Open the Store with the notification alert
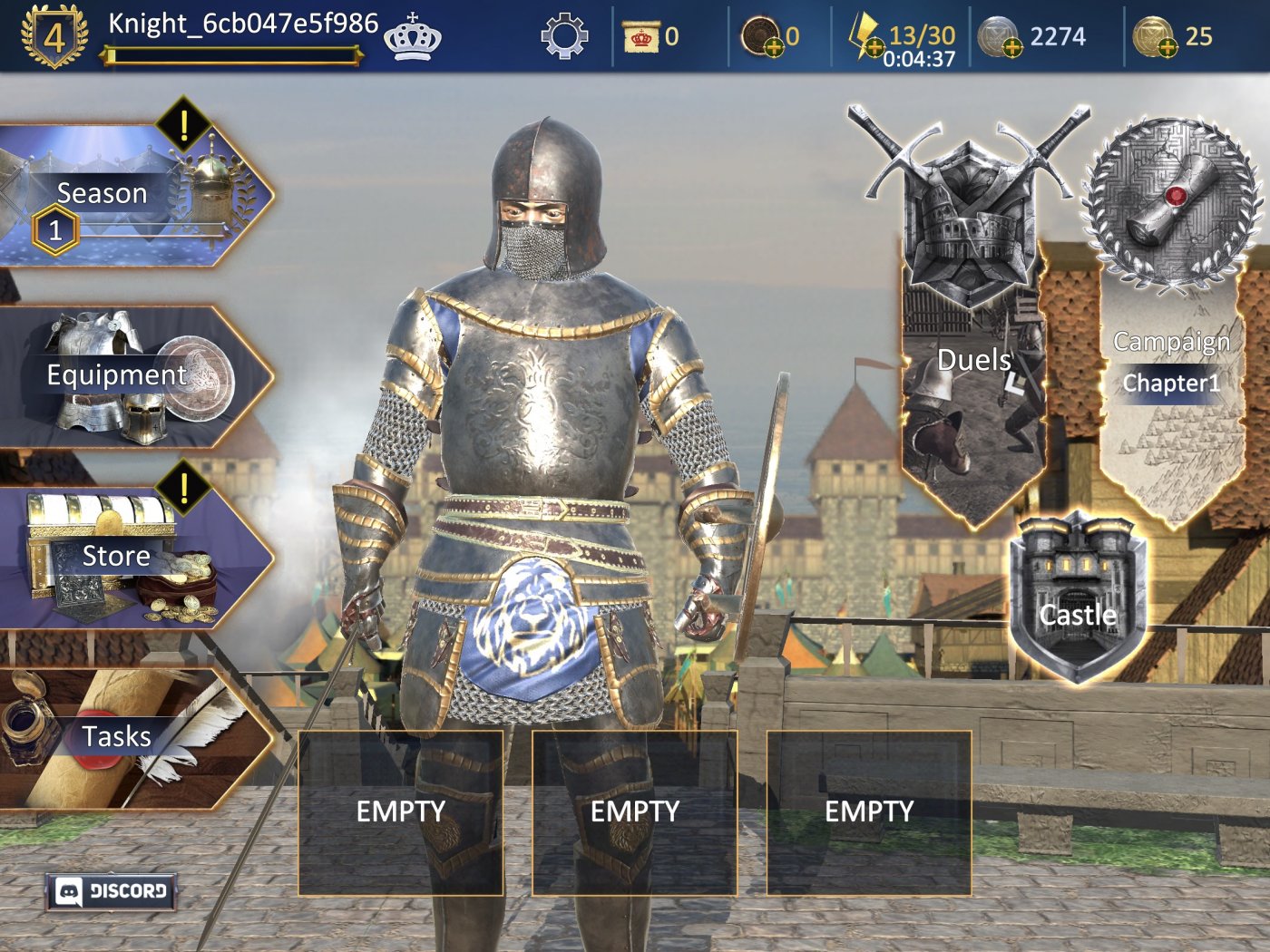 click(116, 556)
